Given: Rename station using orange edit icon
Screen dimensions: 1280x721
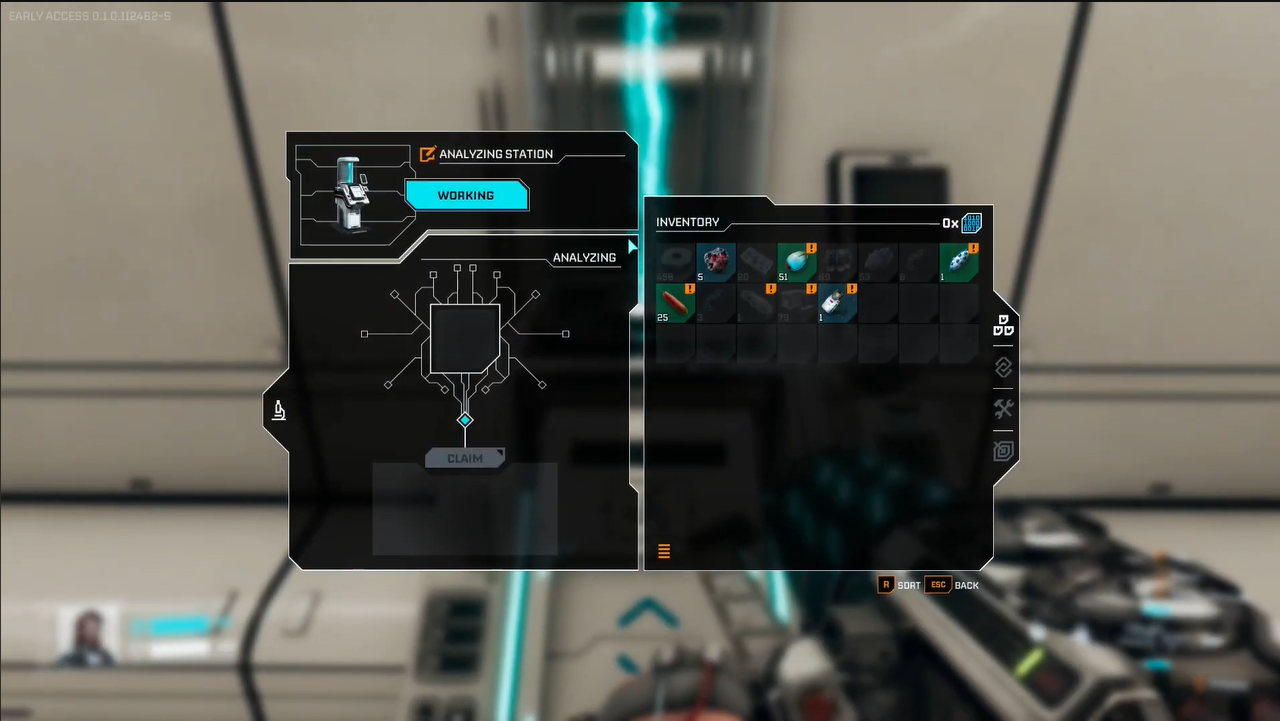Looking at the screenshot, I should (428, 154).
